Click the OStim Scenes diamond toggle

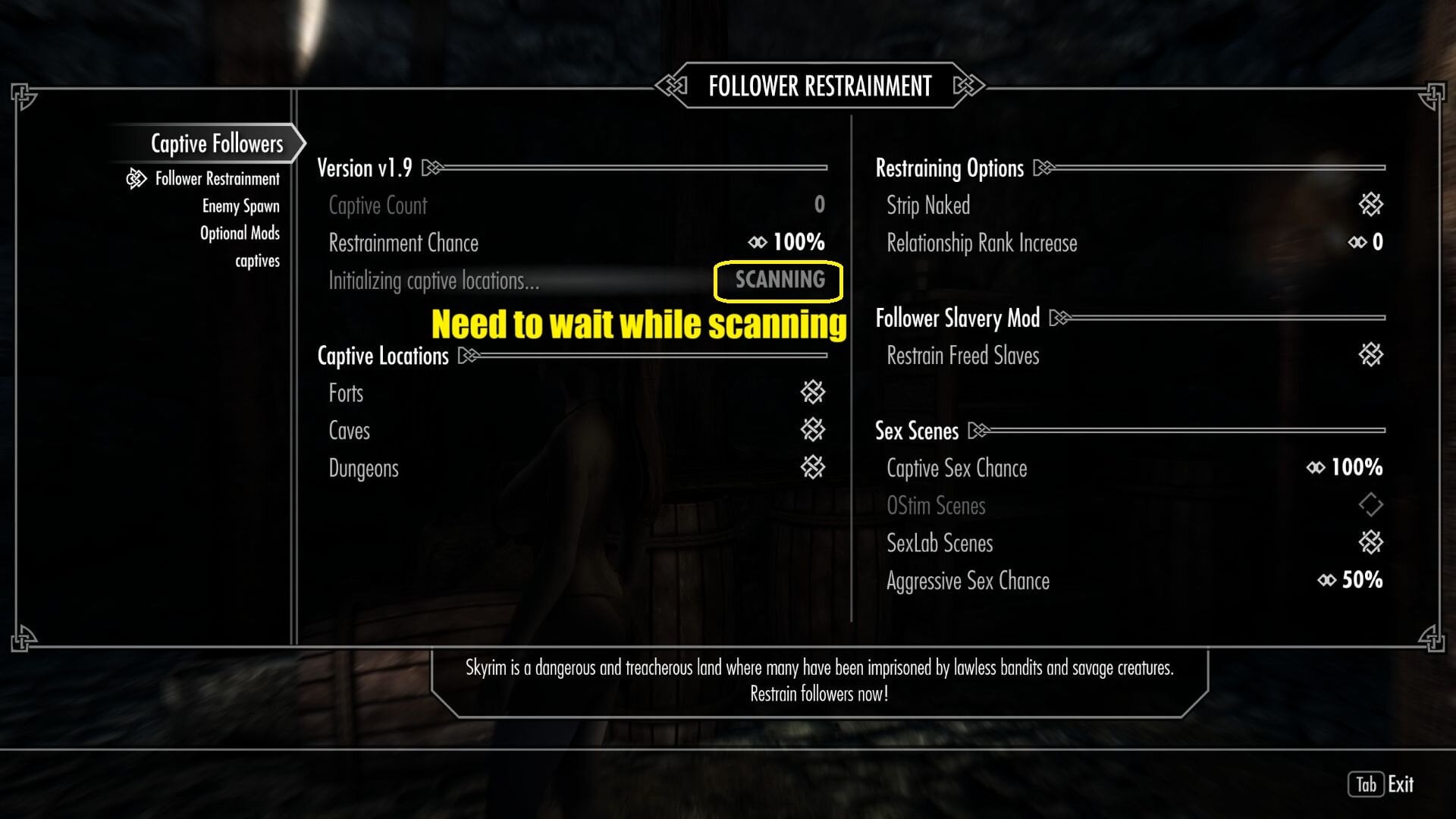1370,506
